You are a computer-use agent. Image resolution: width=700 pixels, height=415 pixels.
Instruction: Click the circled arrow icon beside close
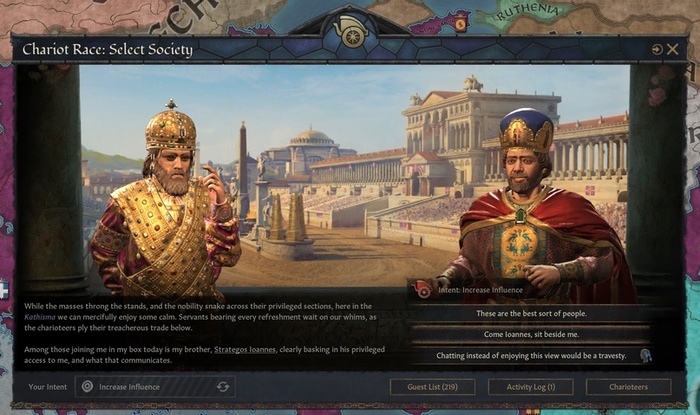pyautogui.click(x=657, y=49)
